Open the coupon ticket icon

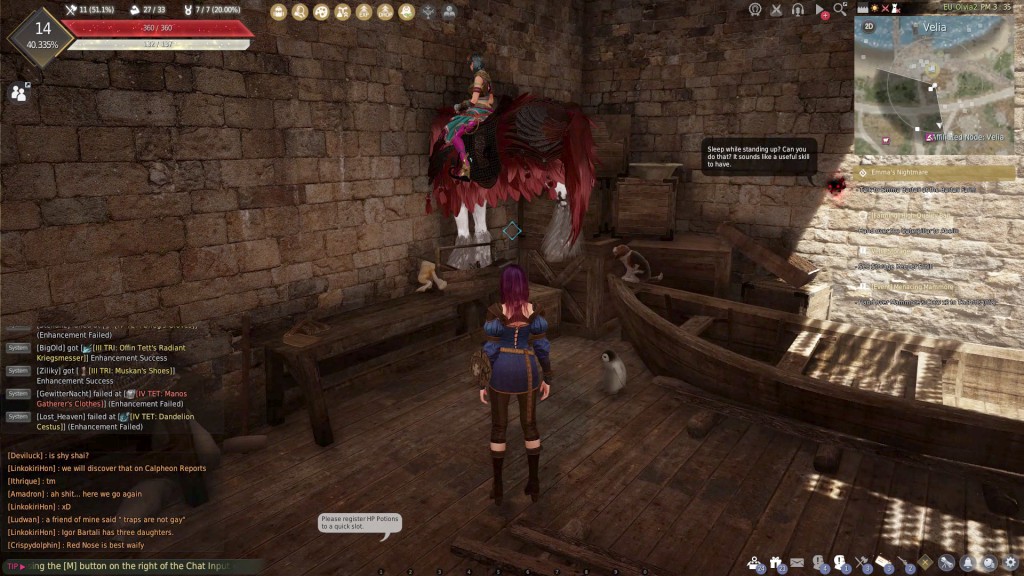point(883,563)
